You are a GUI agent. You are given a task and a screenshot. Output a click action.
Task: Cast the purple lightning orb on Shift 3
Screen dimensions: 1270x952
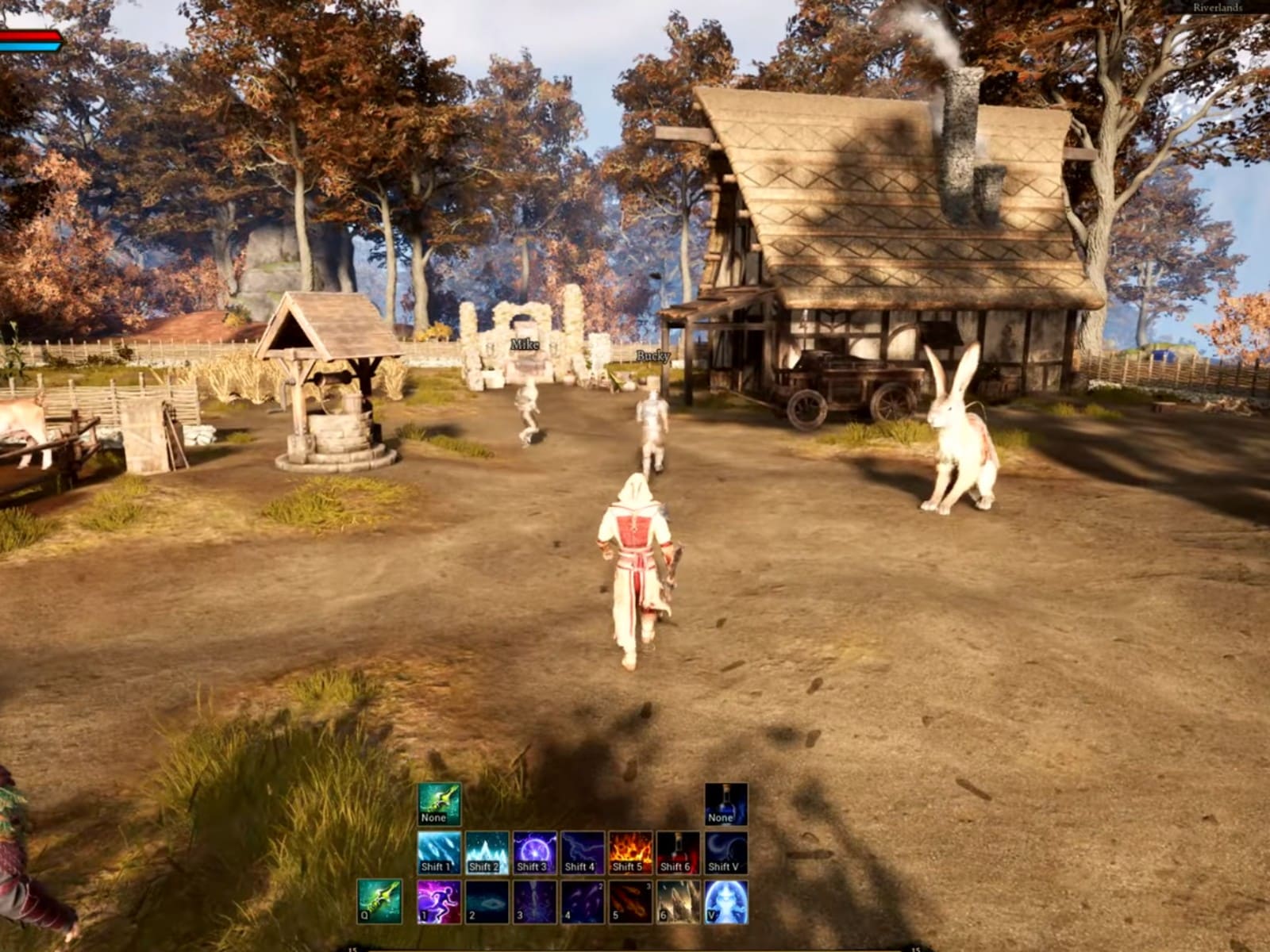point(534,853)
